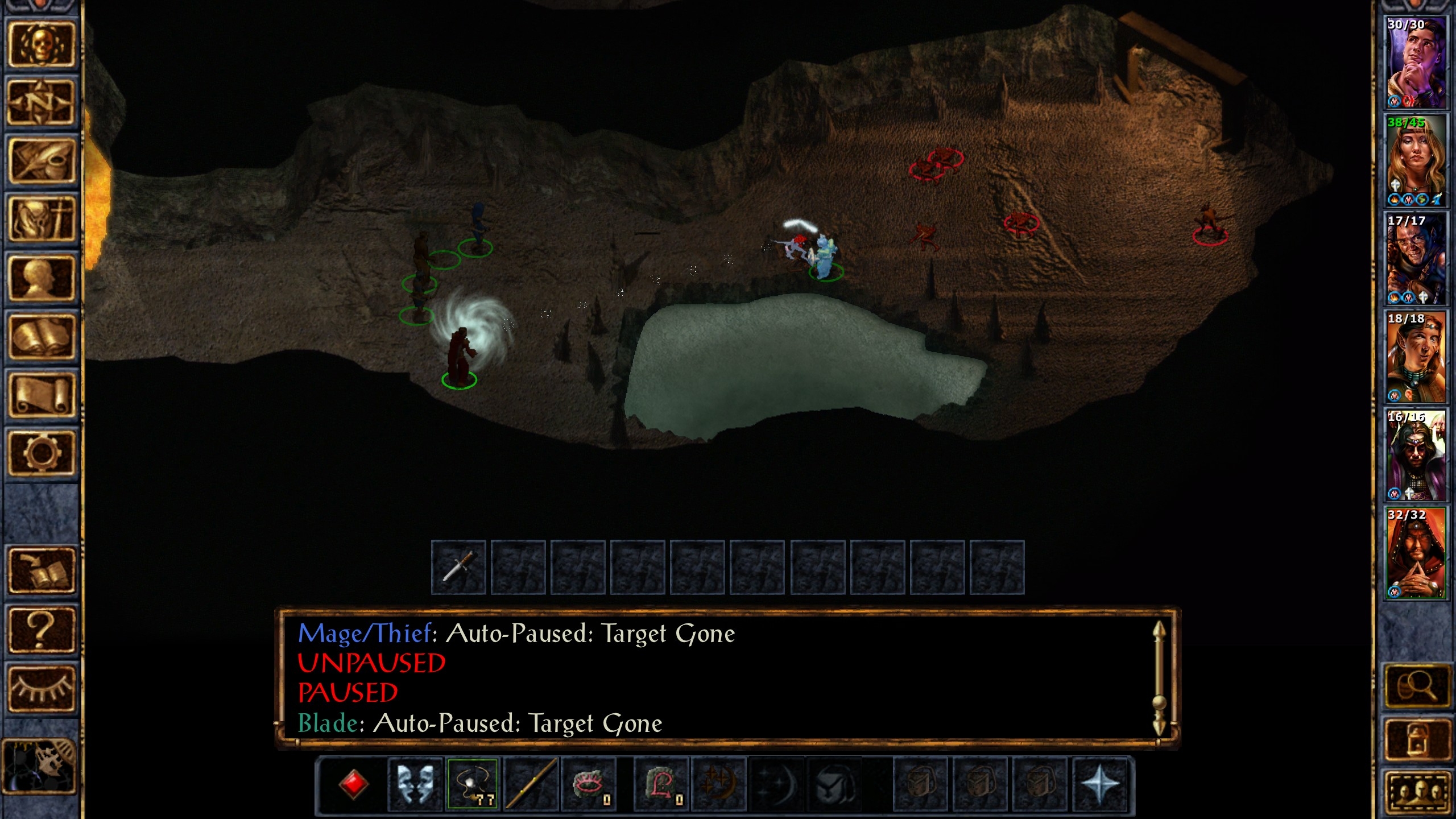Open the journal with the quill button
Image resolution: width=1456 pixels, height=819 pixels.
(x=41, y=161)
